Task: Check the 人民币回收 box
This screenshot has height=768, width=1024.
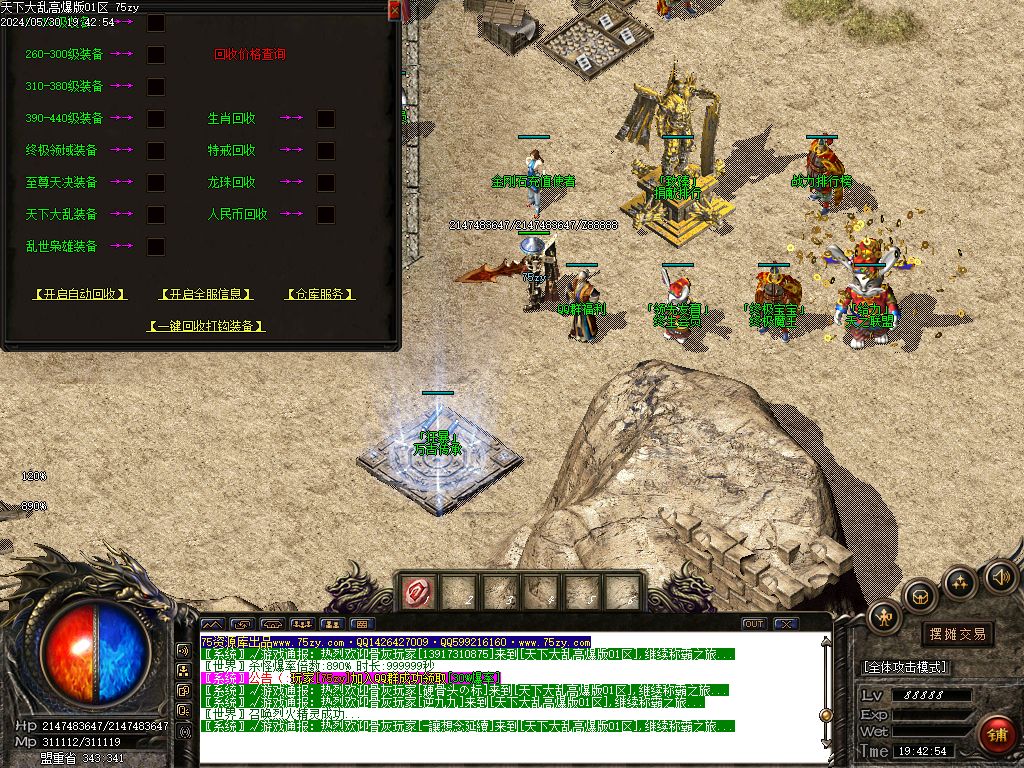Action: 326,215
